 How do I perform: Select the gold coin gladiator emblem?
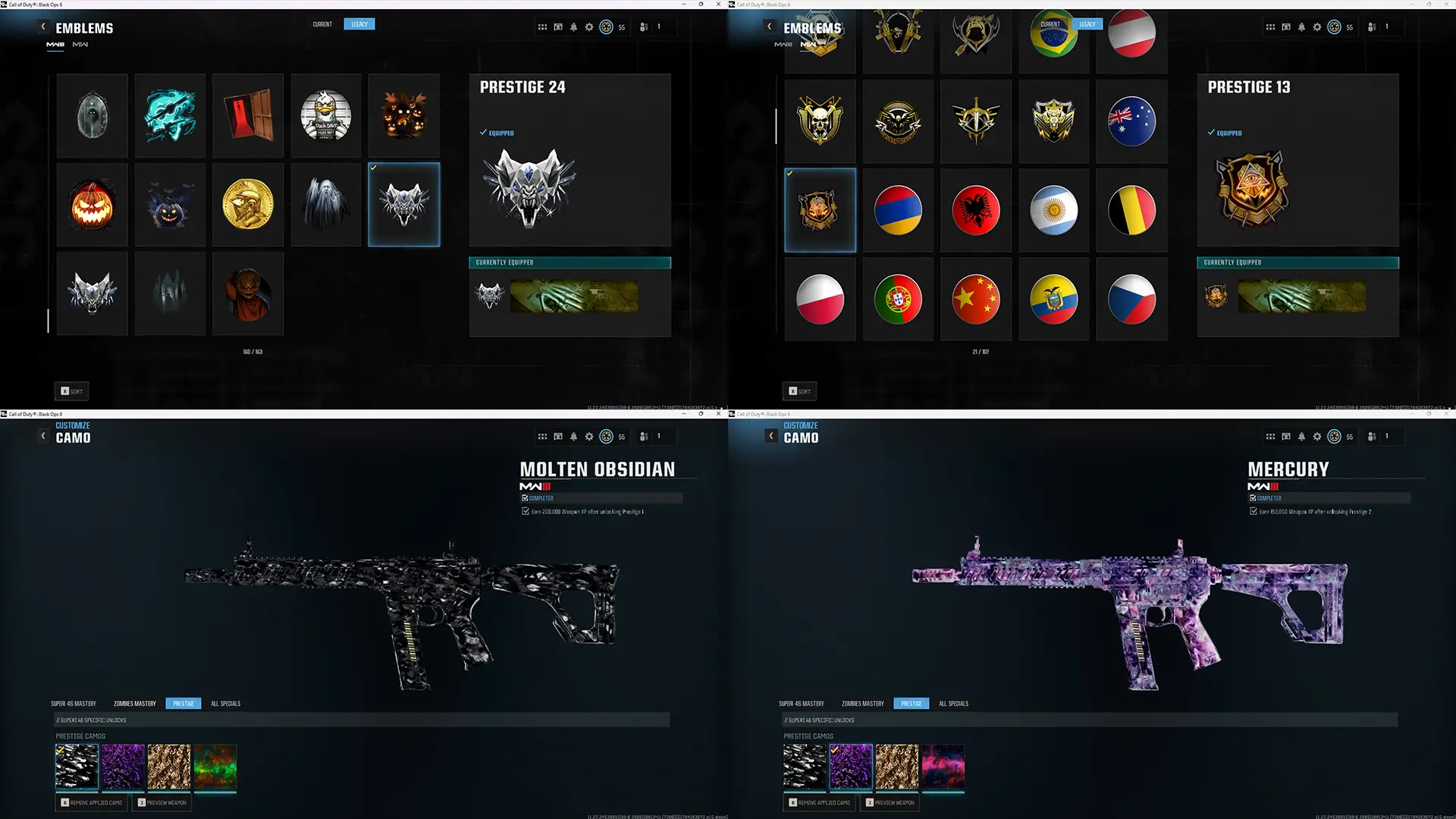point(248,204)
